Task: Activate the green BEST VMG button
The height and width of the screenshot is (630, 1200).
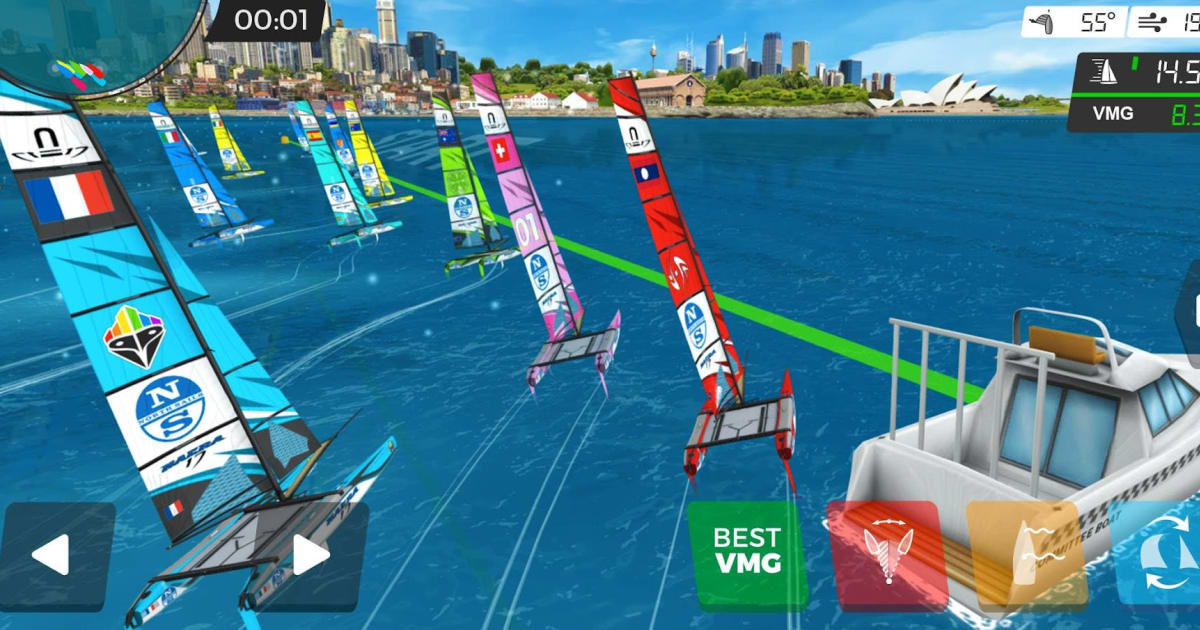Action: [x=748, y=554]
